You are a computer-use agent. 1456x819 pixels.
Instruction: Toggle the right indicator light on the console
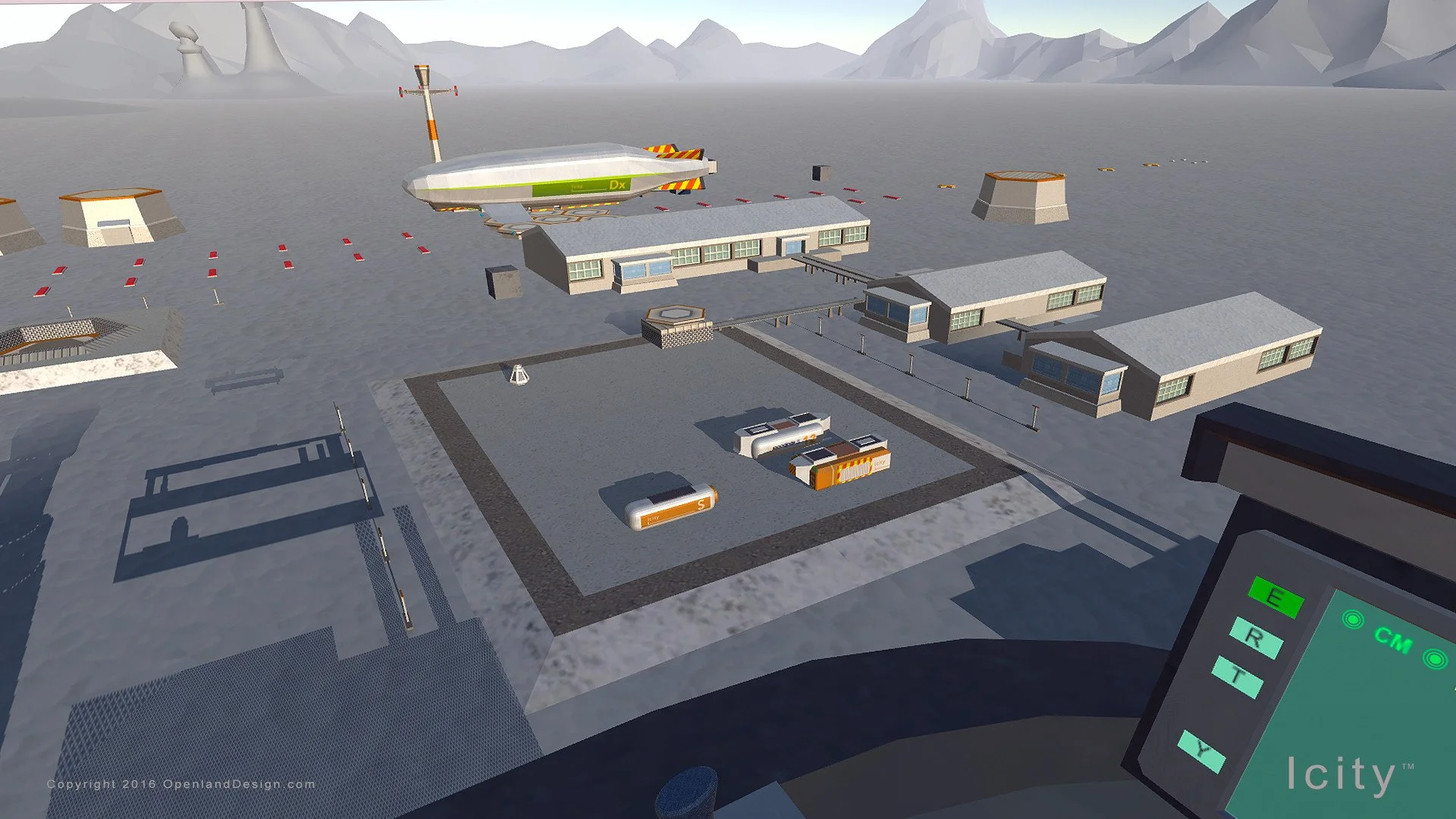pyautogui.click(x=1434, y=658)
